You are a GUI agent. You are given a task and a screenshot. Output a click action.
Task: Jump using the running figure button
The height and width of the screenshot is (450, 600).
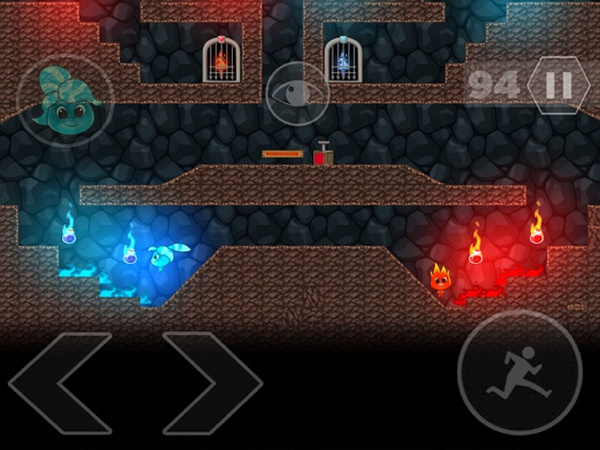click(x=519, y=372)
